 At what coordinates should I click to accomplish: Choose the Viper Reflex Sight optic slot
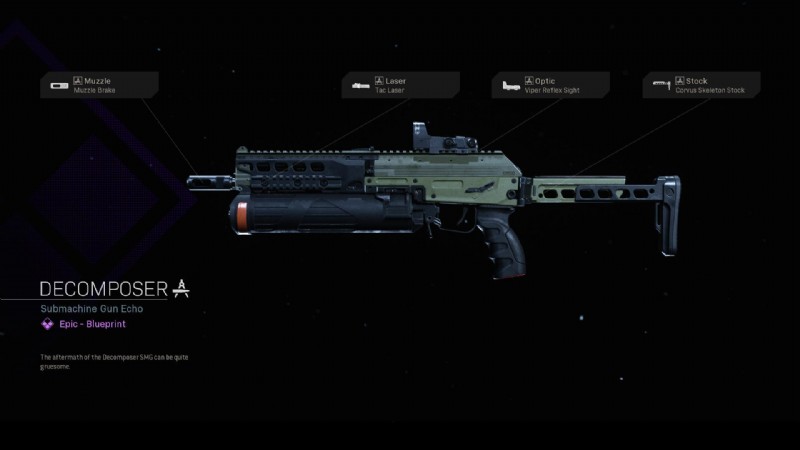(550, 85)
